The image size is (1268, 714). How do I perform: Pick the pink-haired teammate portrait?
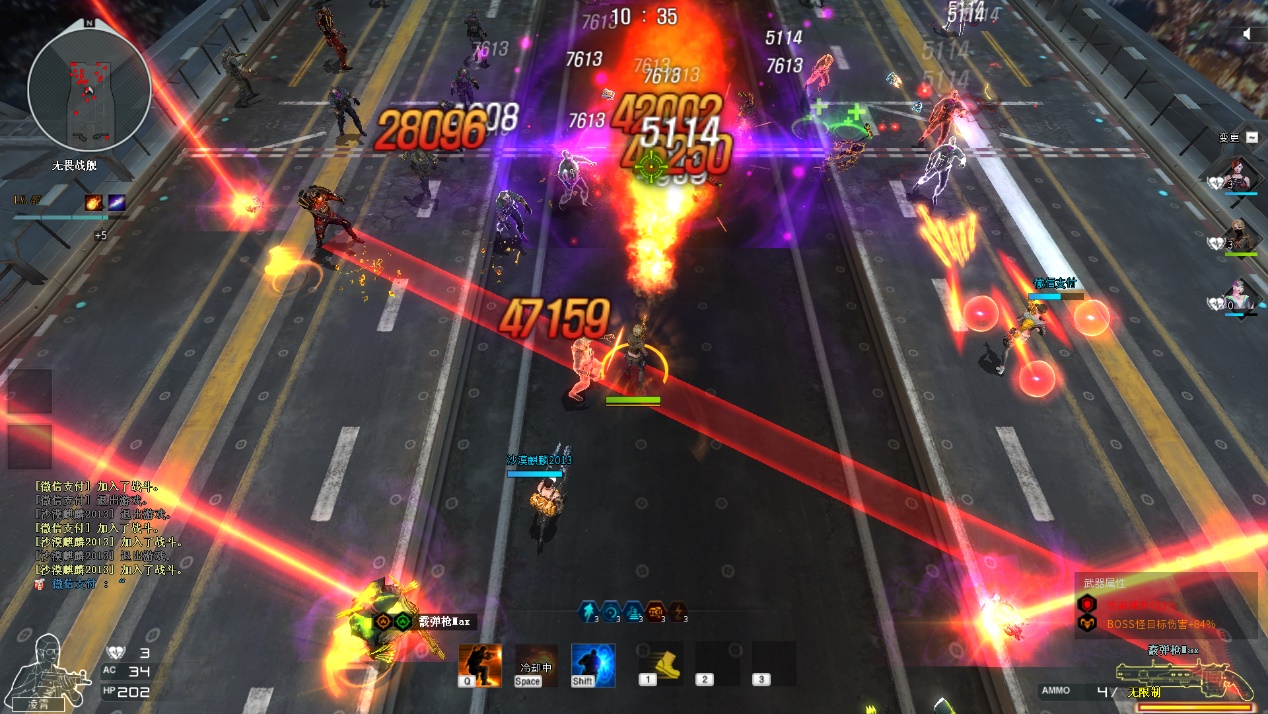coord(1241,296)
